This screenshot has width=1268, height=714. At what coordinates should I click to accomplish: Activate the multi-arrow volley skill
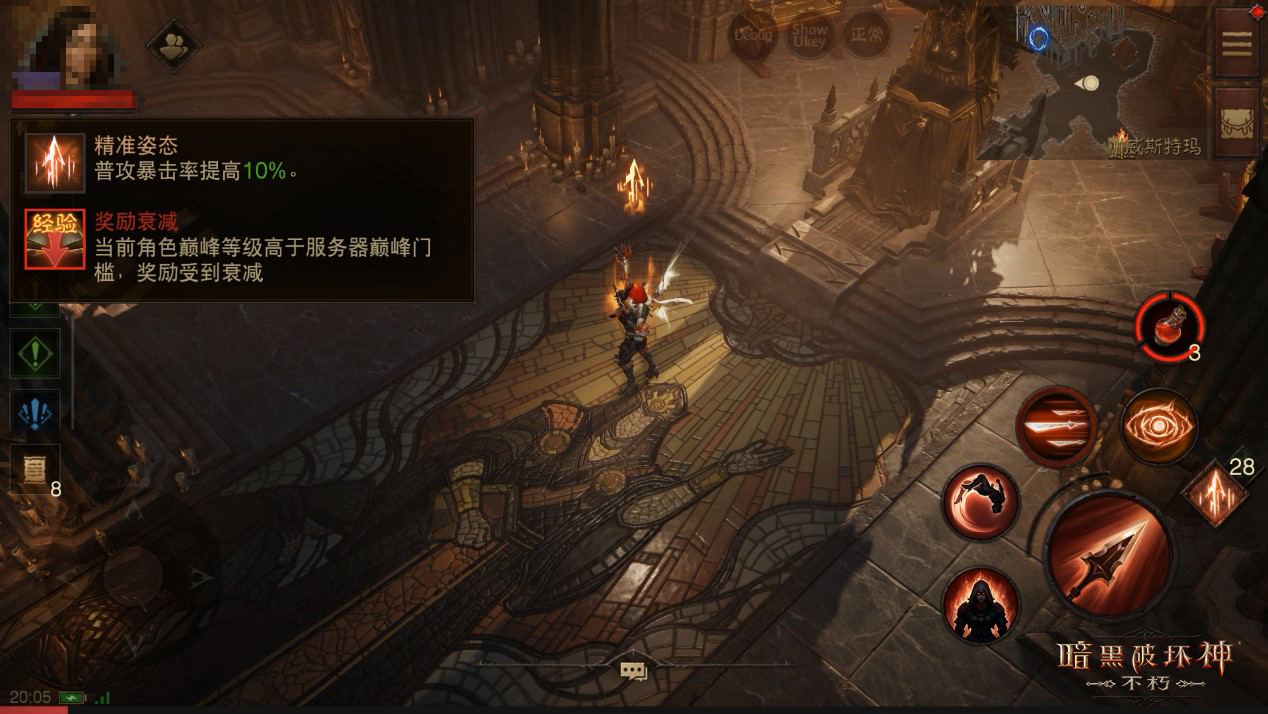click(1056, 427)
